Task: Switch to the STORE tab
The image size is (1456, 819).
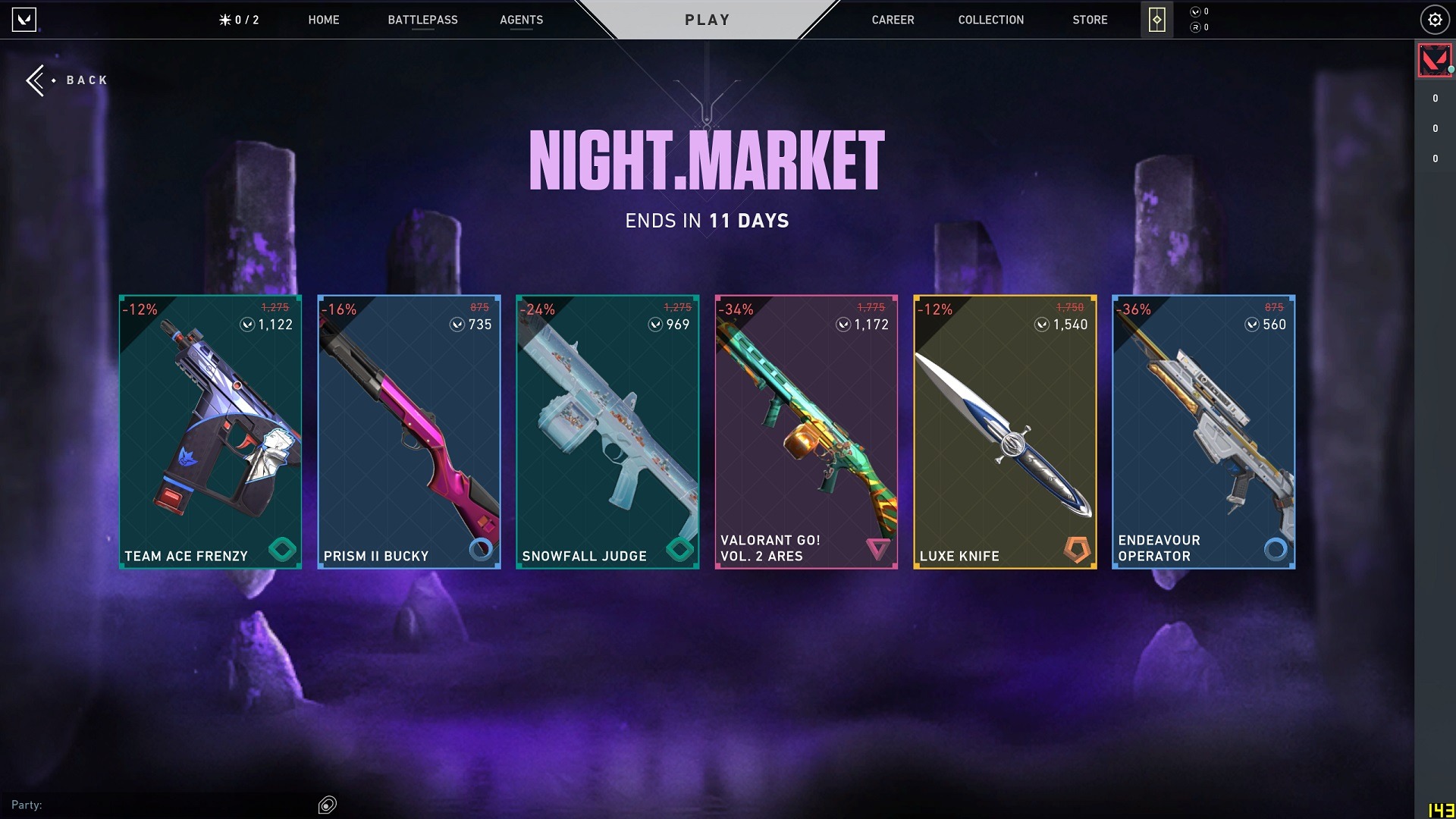Action: [1090, 20]
